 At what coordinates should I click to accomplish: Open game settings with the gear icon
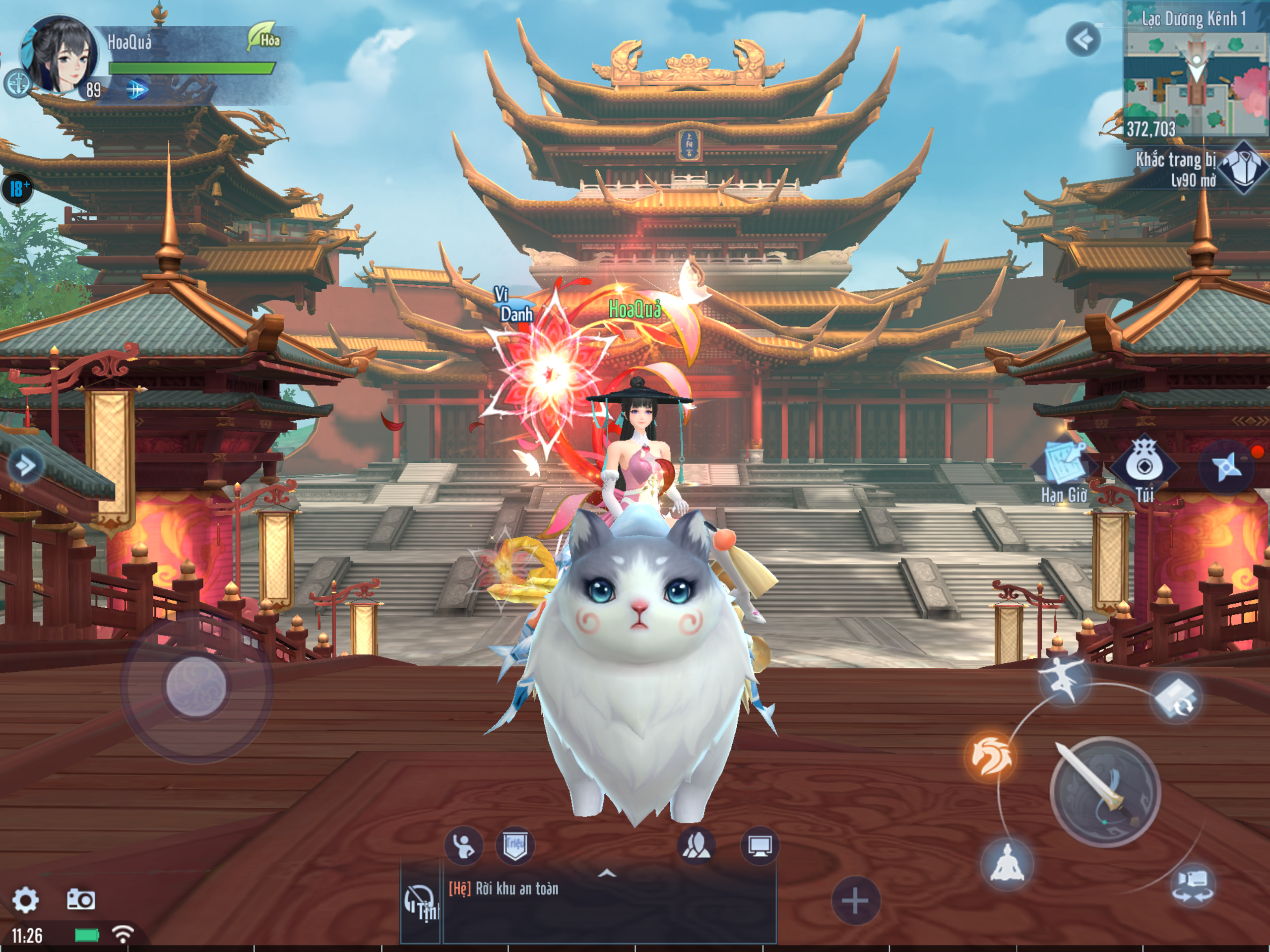(x=25, y=900)
